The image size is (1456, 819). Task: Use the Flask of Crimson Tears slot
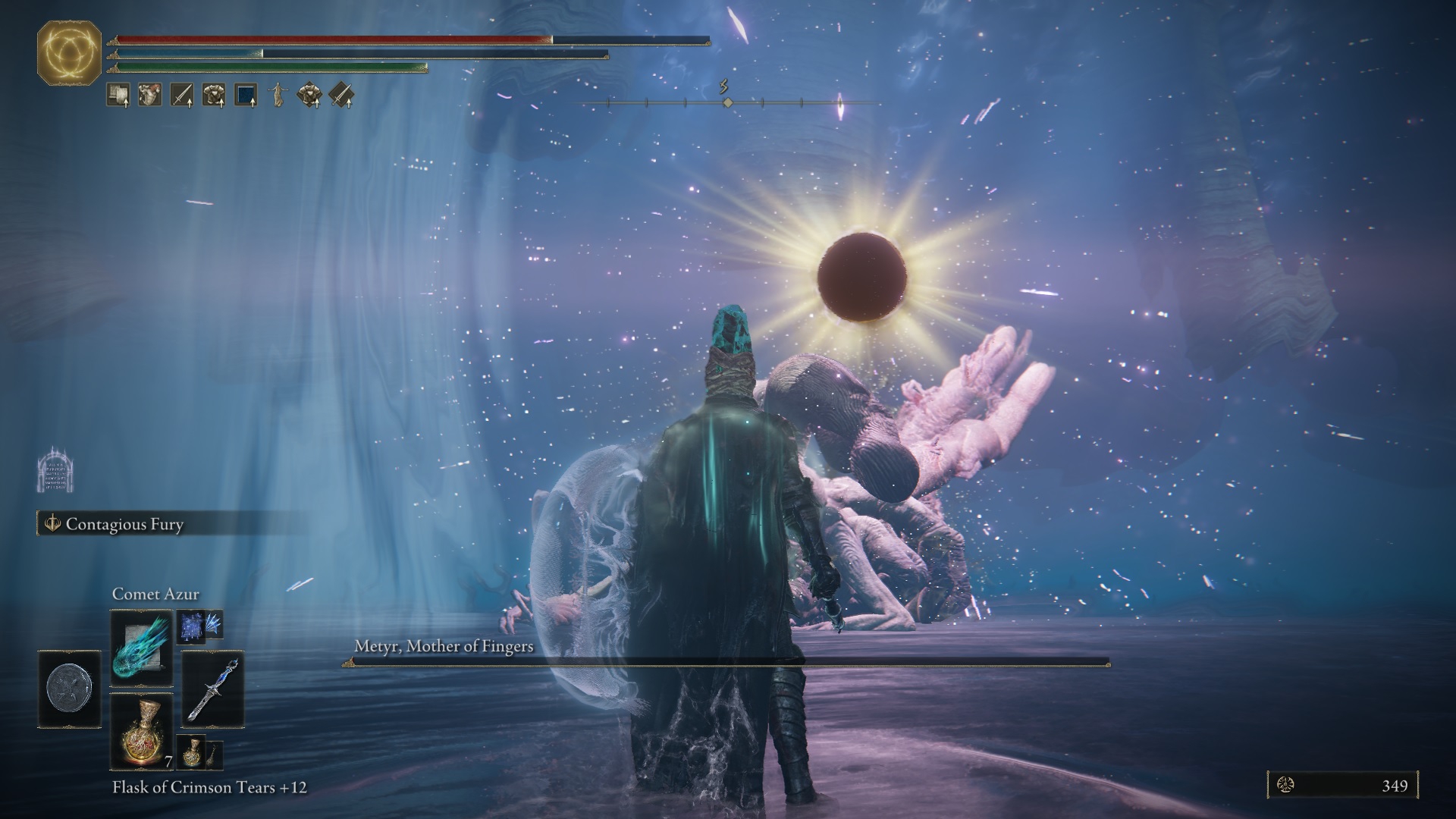pos(141,731)
